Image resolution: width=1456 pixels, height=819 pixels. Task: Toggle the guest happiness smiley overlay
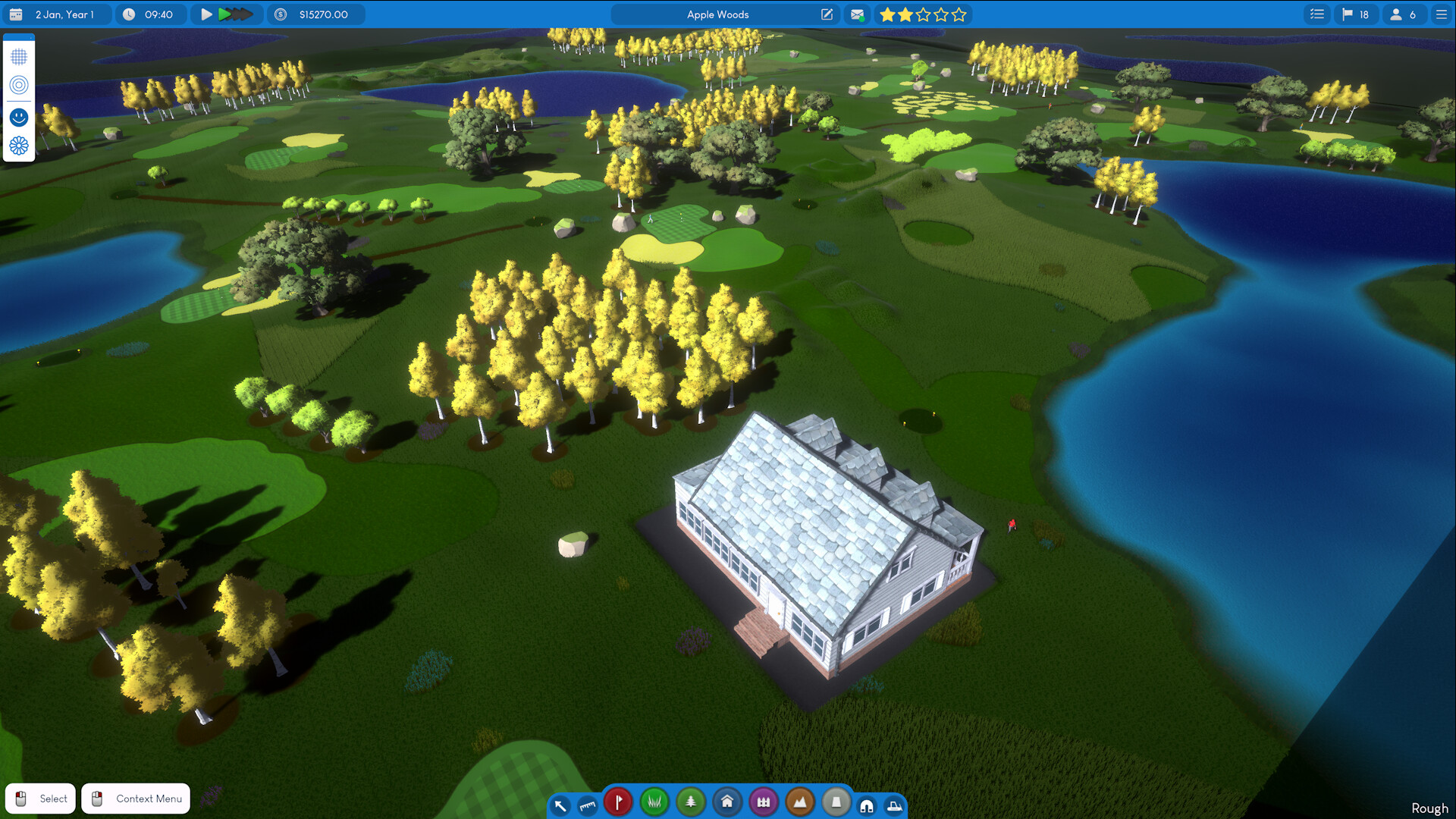[18, 117]
